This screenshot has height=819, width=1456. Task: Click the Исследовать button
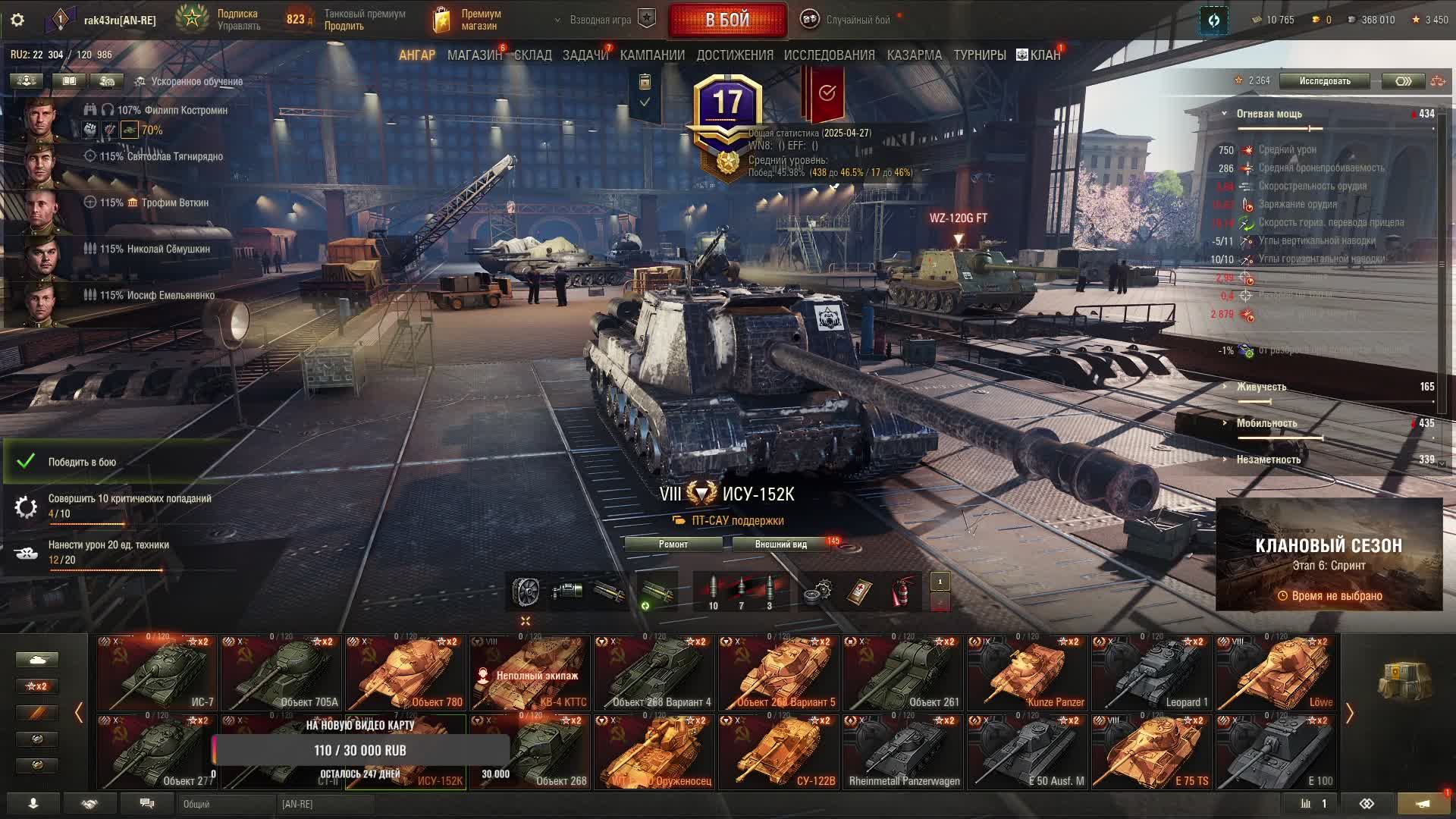[1324, 81]
